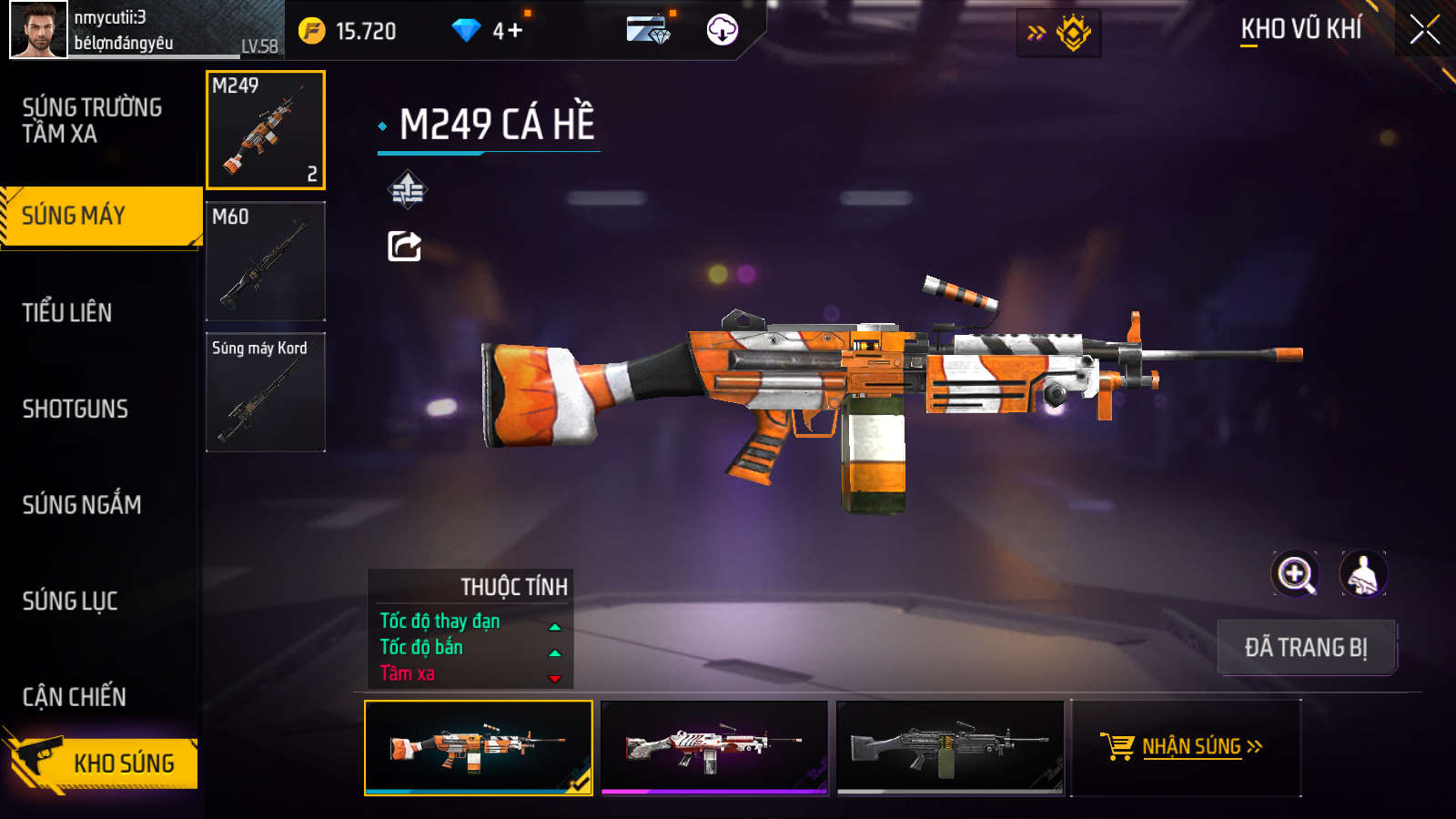Close the weapon armory screen

coord(1424,30)
